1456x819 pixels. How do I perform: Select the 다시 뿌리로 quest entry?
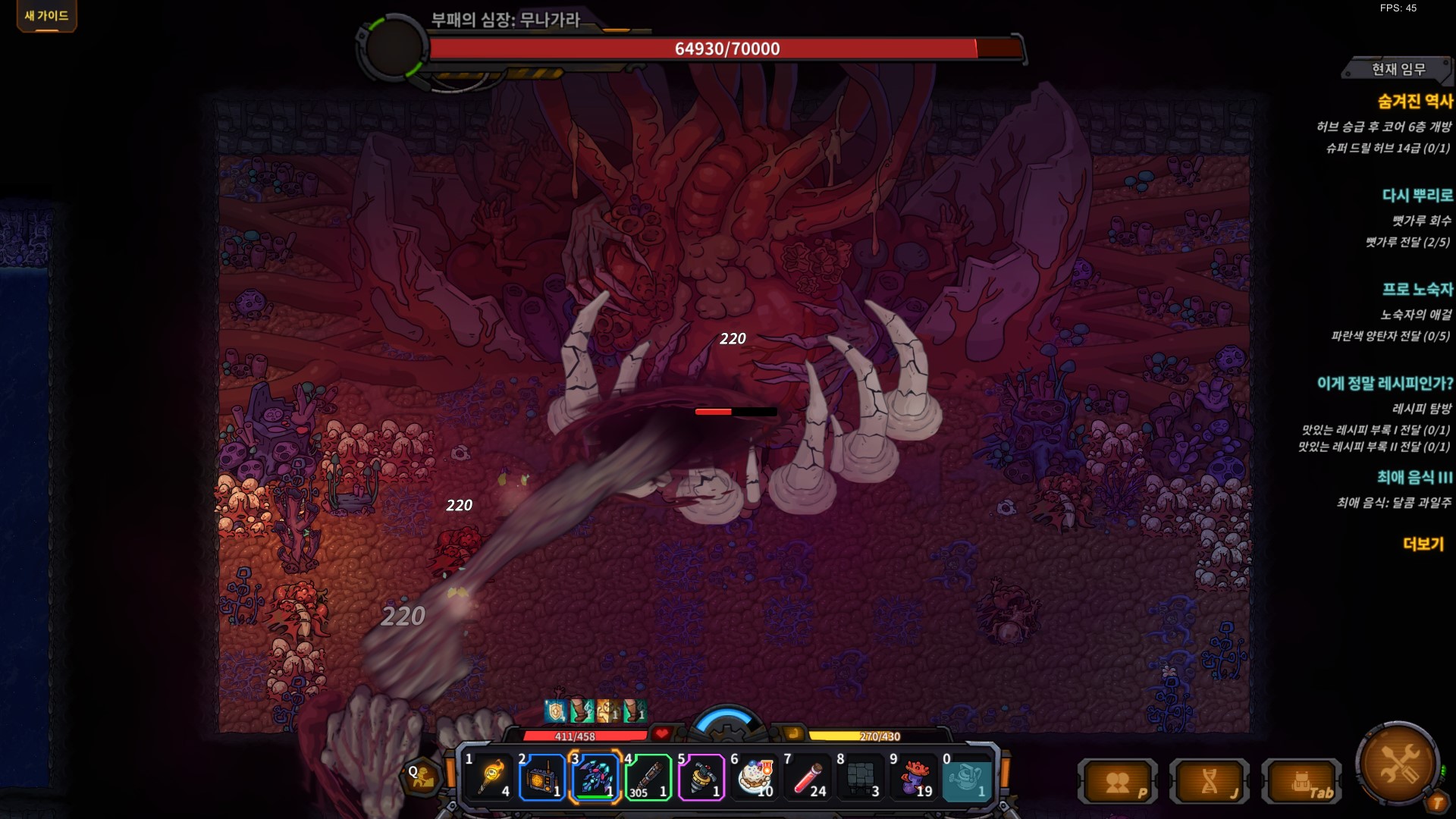[x=1417, y=196]
